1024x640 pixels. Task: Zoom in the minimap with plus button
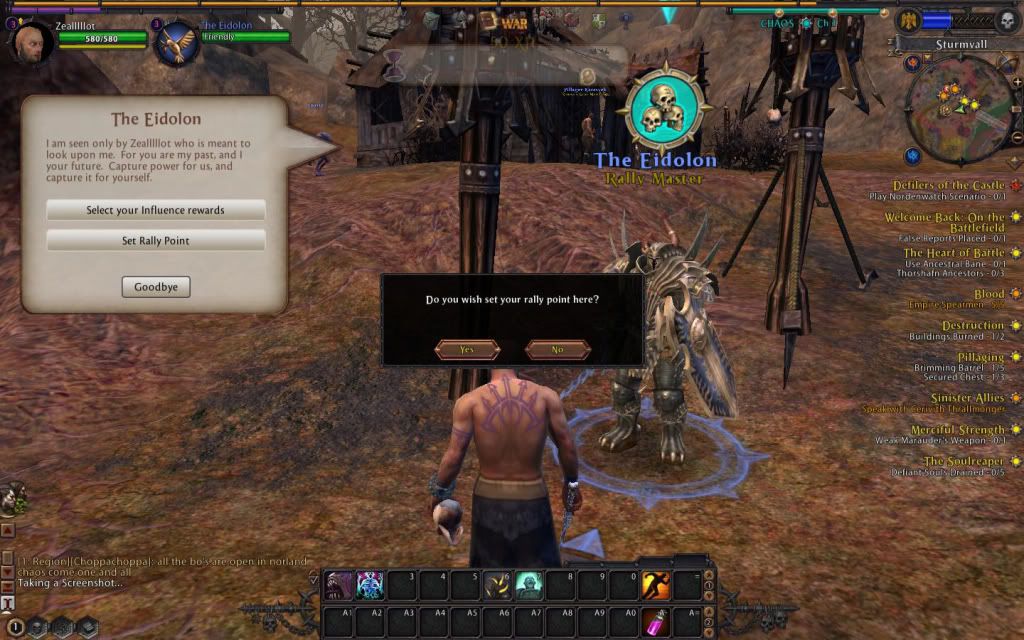pyautogui.click(x=1017, y=82)
